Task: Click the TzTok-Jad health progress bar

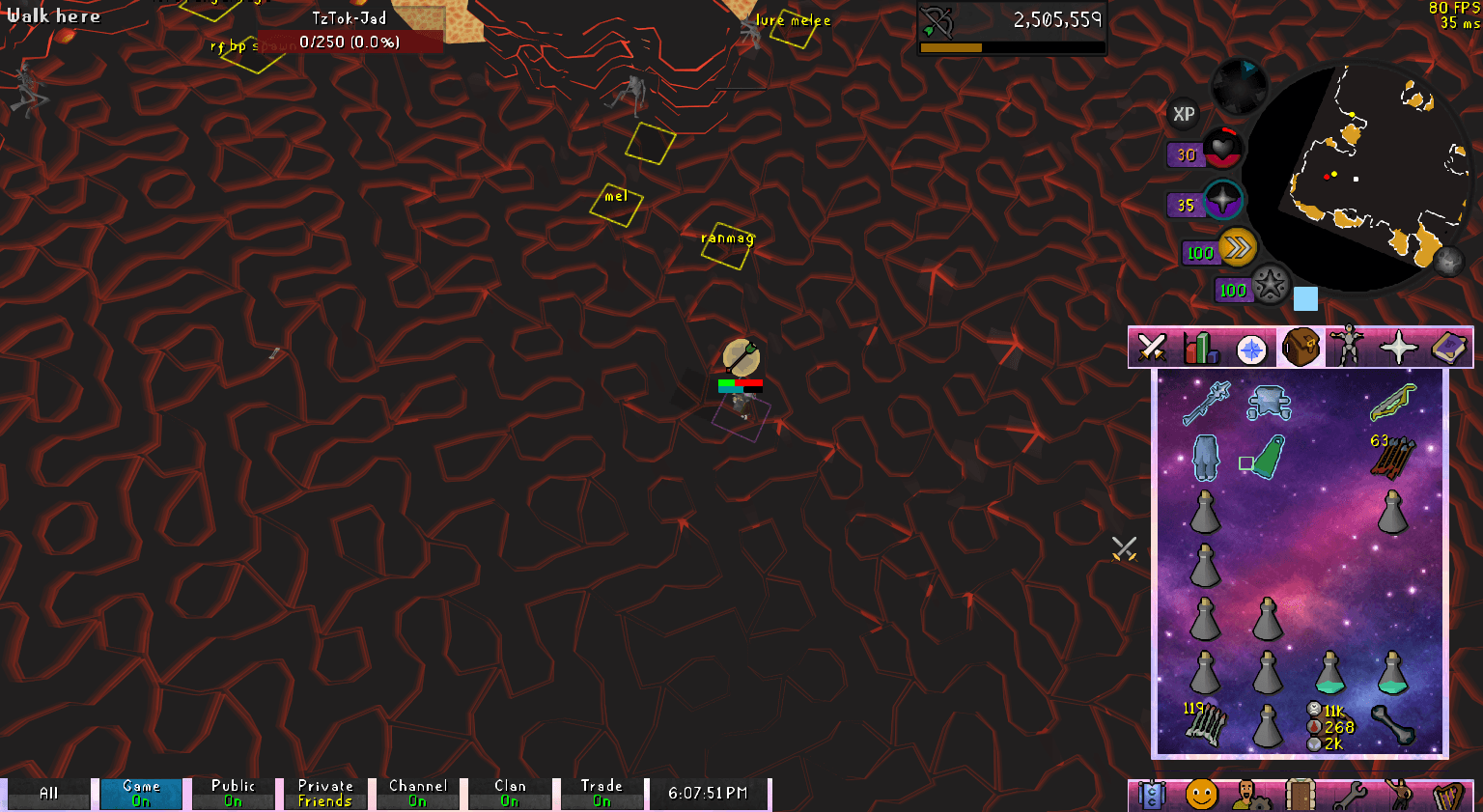Action: pyautogui.click(x=350, y=41)
